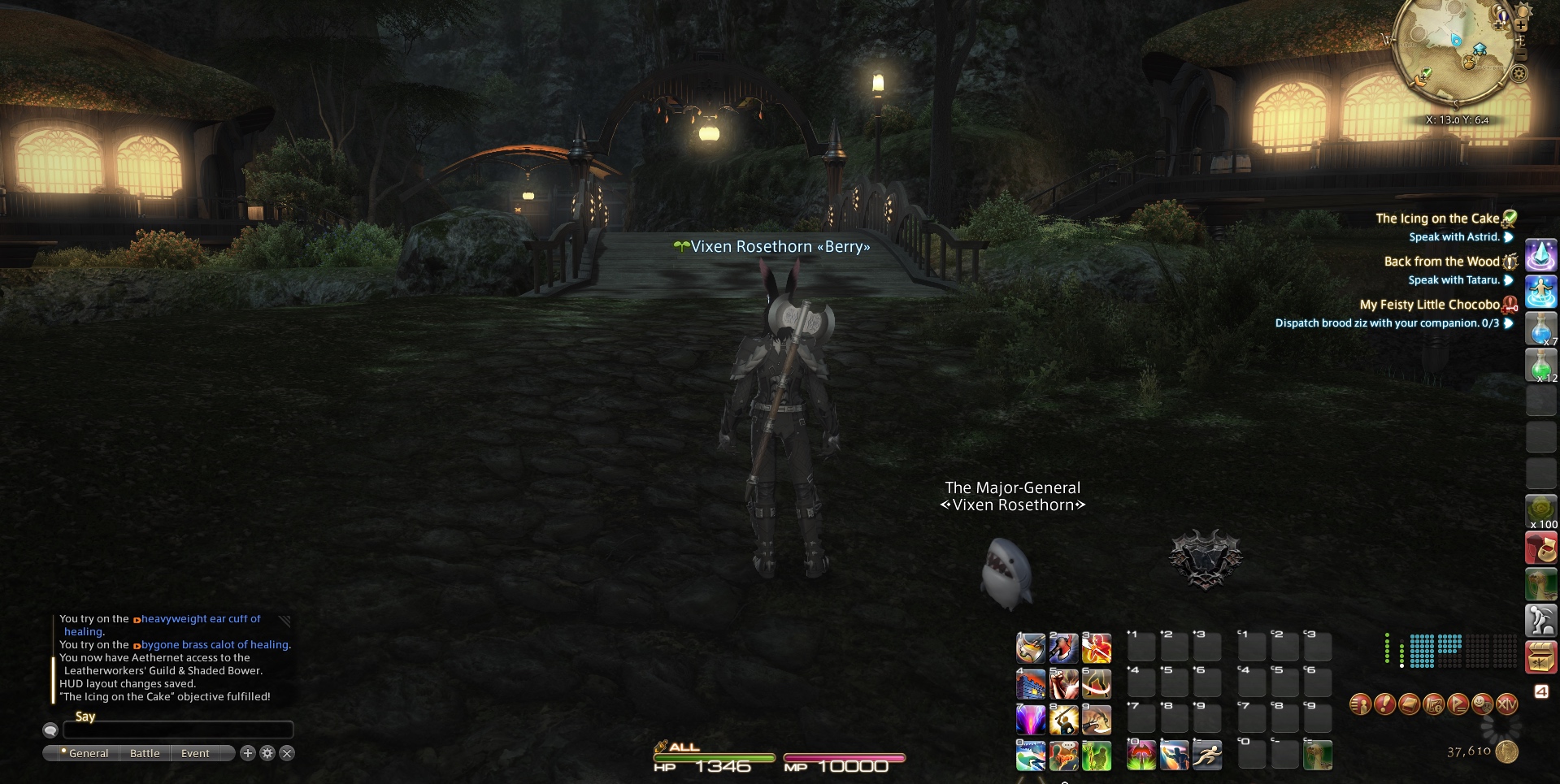This screenshot has width=1560, height=784.
Task: Switch to the Battle chat tab
Action: (145, 753)
